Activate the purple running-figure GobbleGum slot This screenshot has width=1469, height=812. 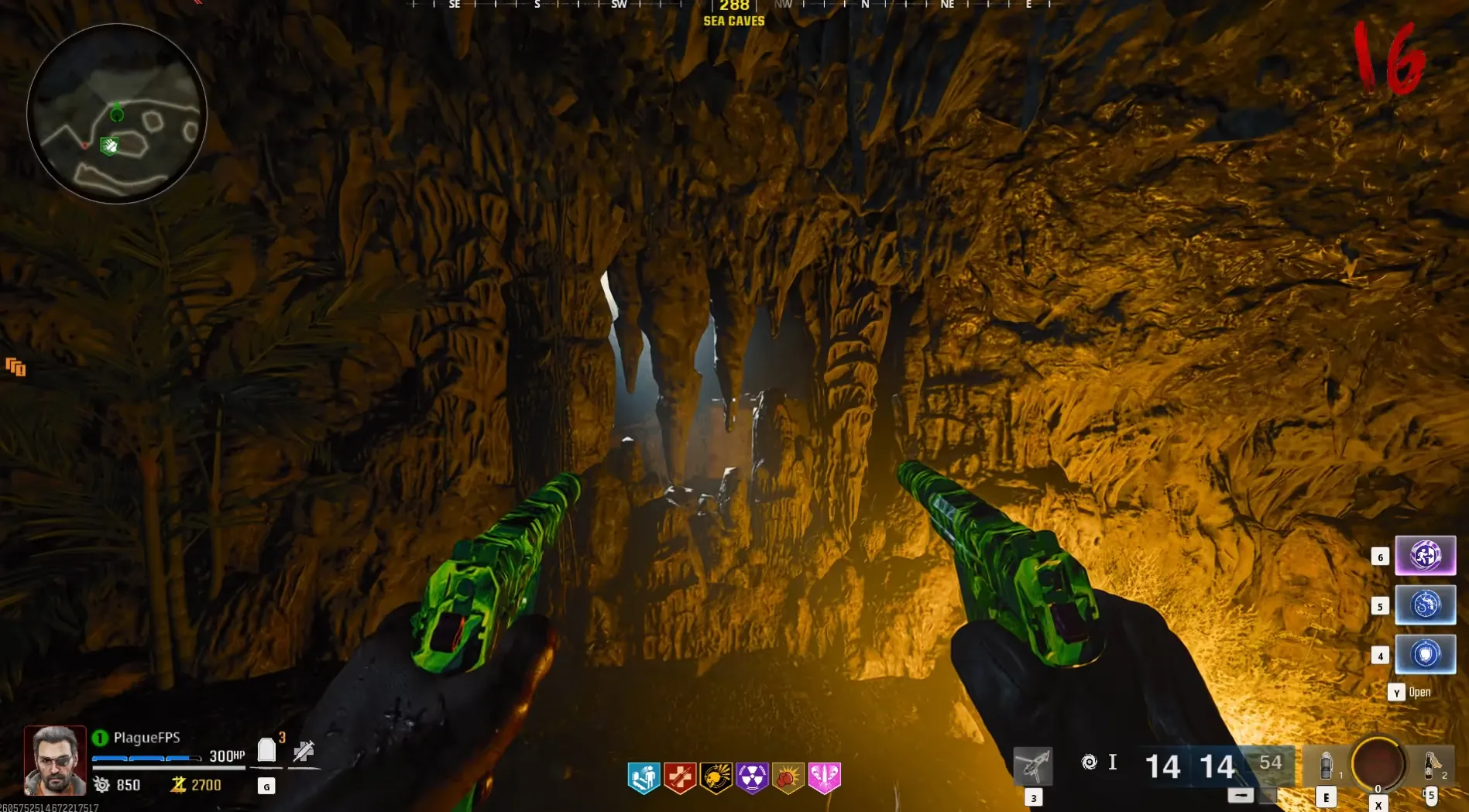[1425, 556]
